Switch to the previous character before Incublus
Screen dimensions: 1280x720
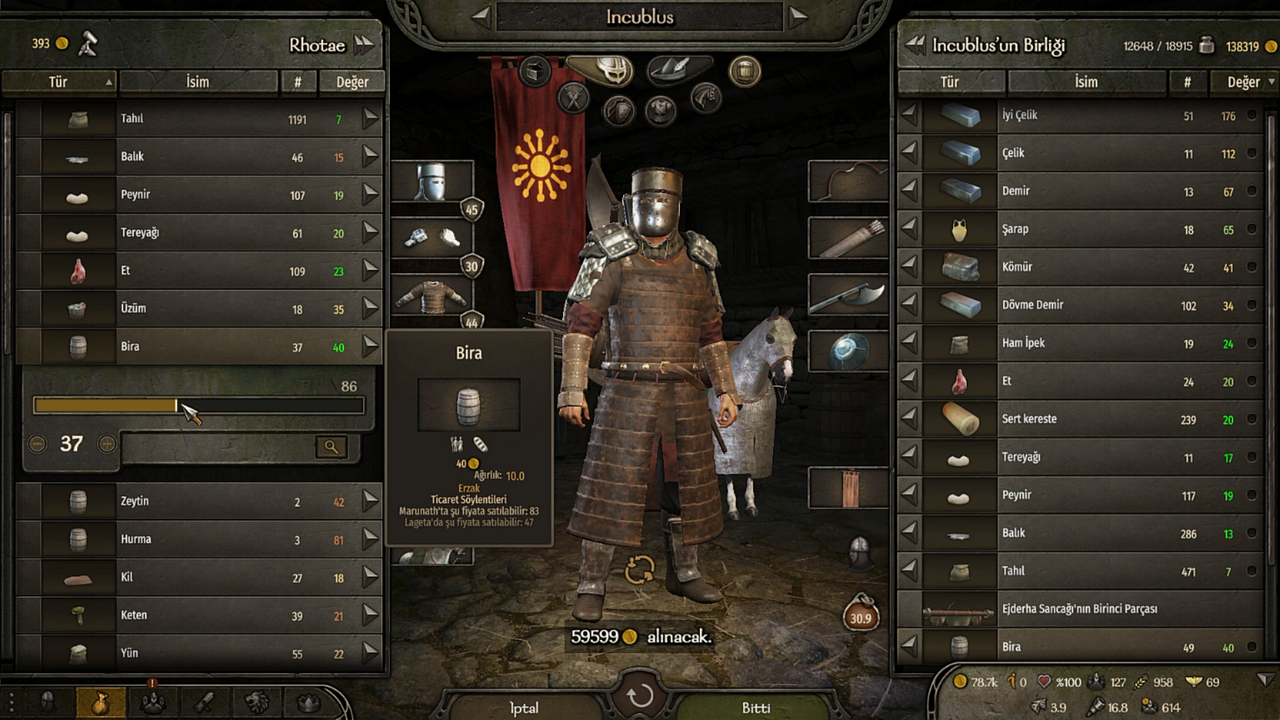point(482,16)
